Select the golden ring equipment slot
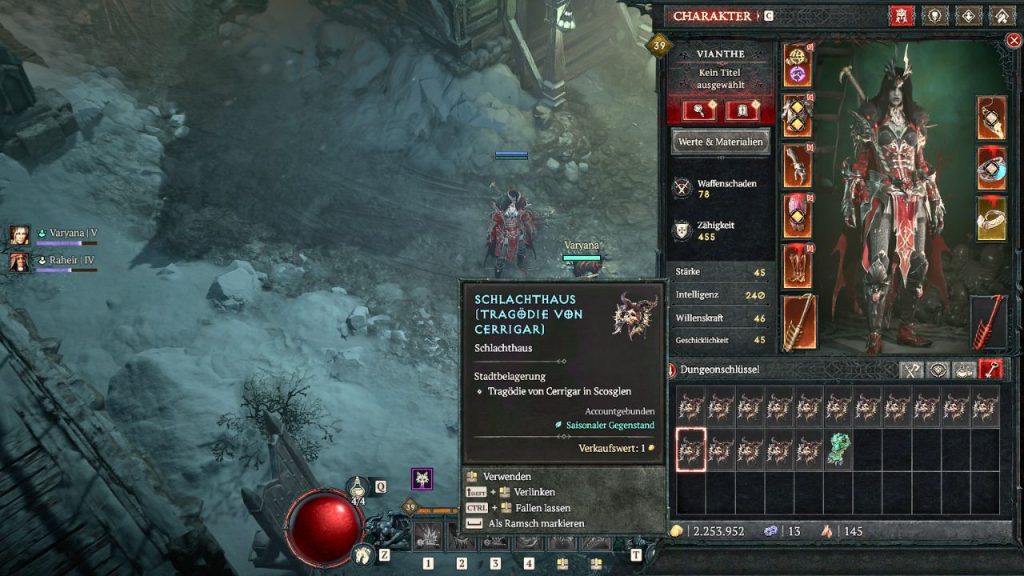Viewport: 1024px width, 576px height. pos(991,218)
